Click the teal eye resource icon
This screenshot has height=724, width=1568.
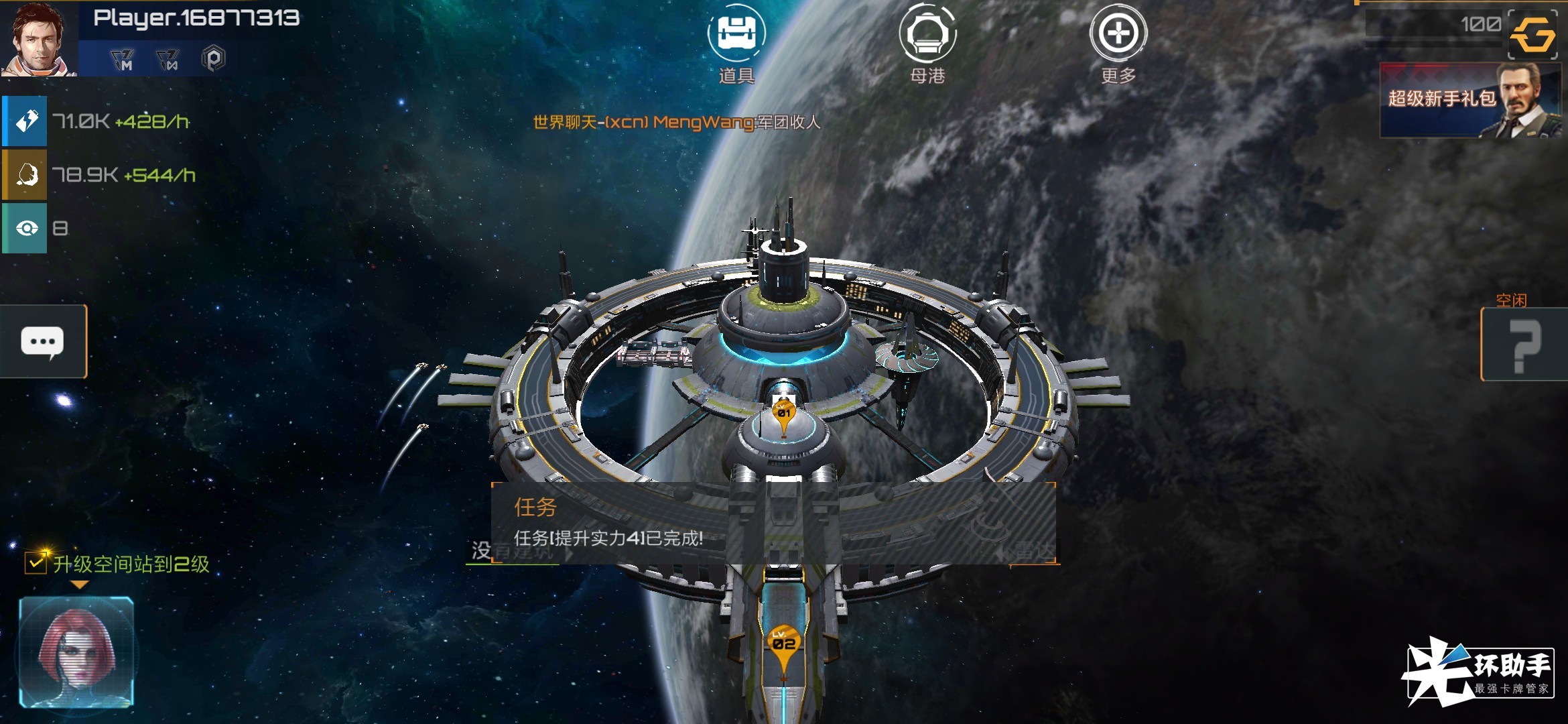(25, 229)
